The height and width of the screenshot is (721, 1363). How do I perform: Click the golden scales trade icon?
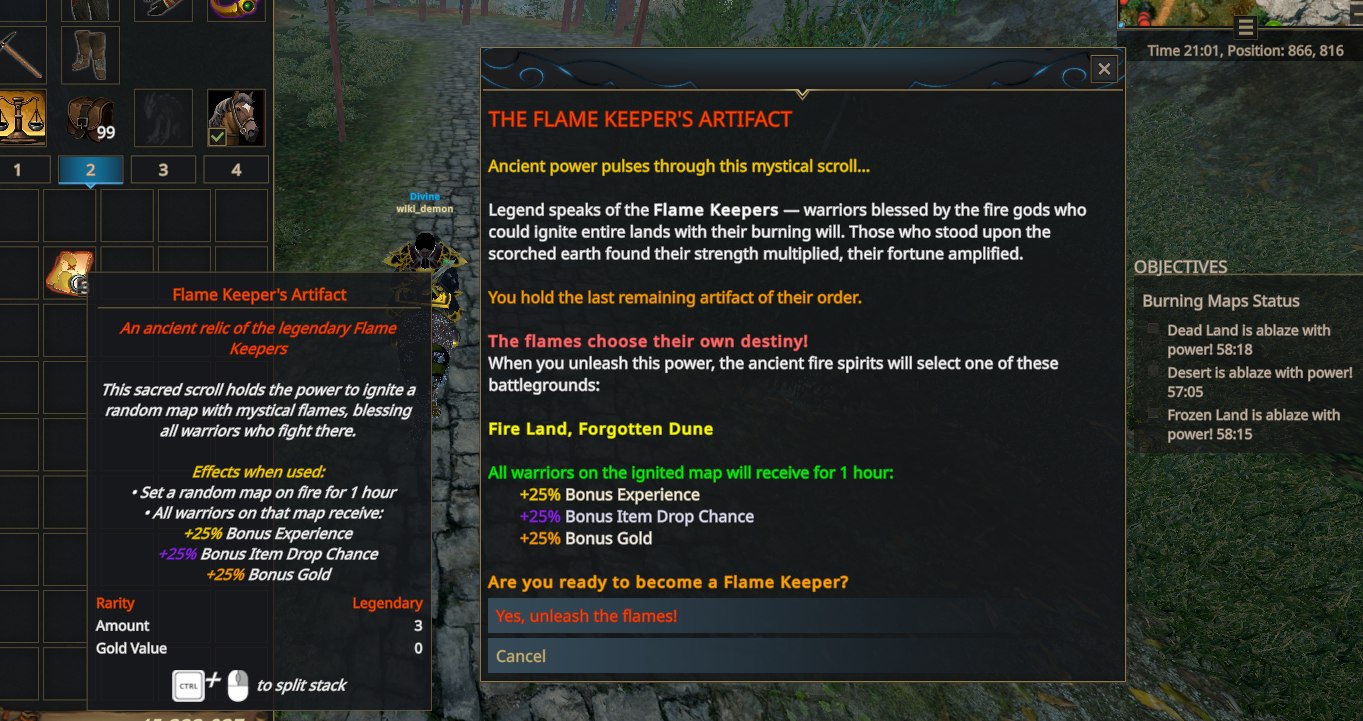(23, 118)
